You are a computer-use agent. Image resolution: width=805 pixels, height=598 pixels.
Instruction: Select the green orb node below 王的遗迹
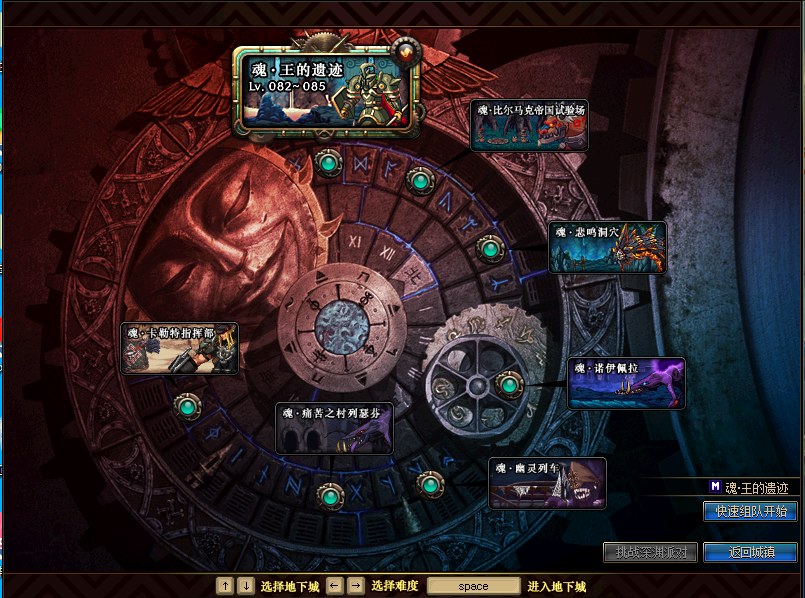pyautogui.click(x=327, y=162)
